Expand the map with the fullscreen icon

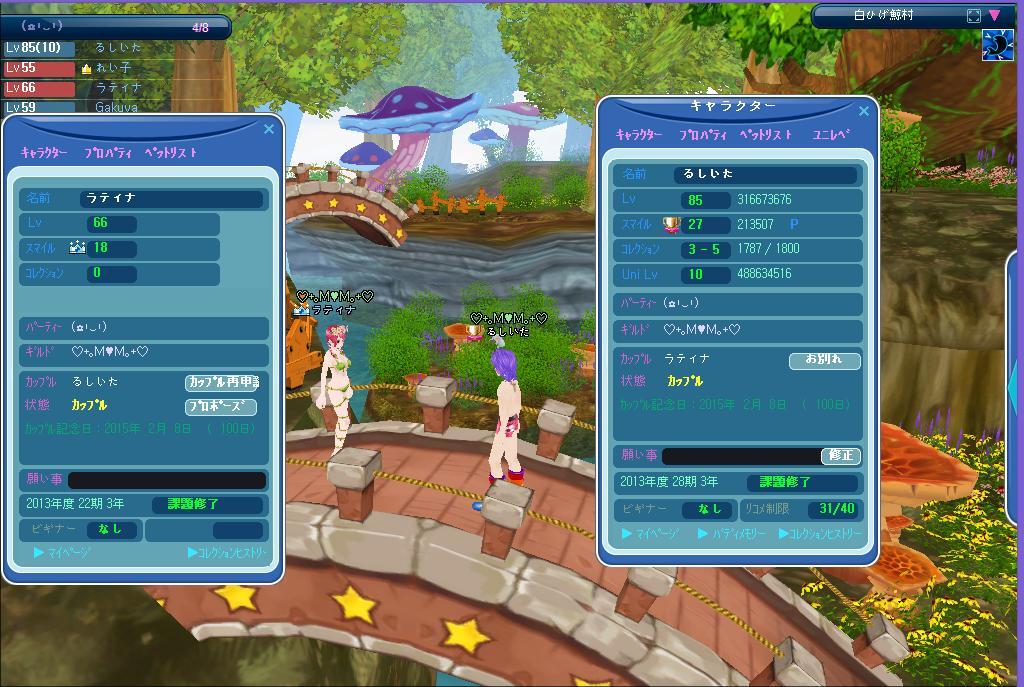coord(974,15)
